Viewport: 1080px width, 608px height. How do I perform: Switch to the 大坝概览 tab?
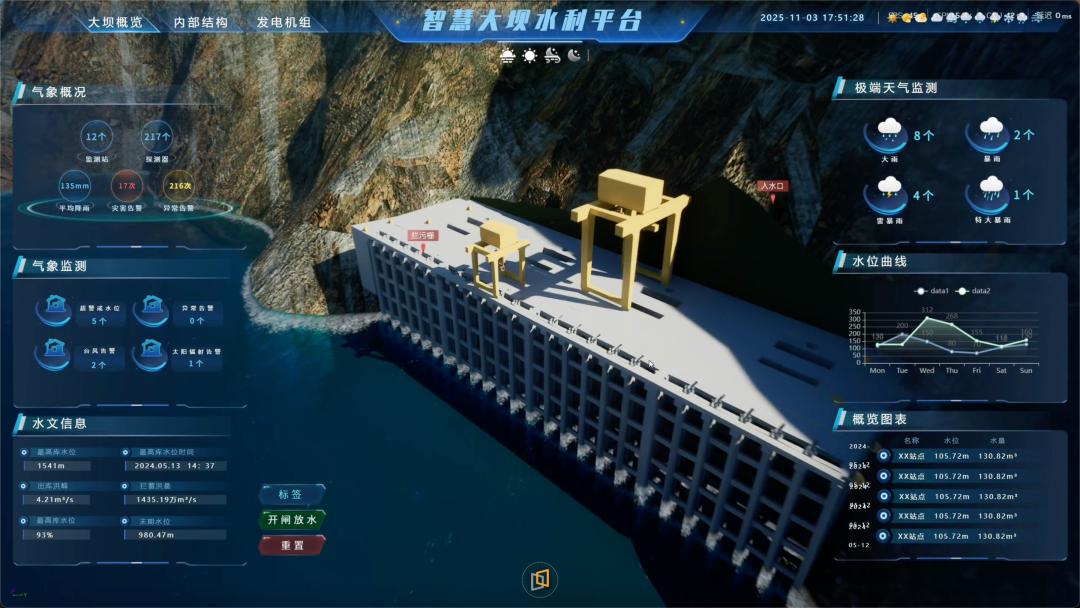115,22
